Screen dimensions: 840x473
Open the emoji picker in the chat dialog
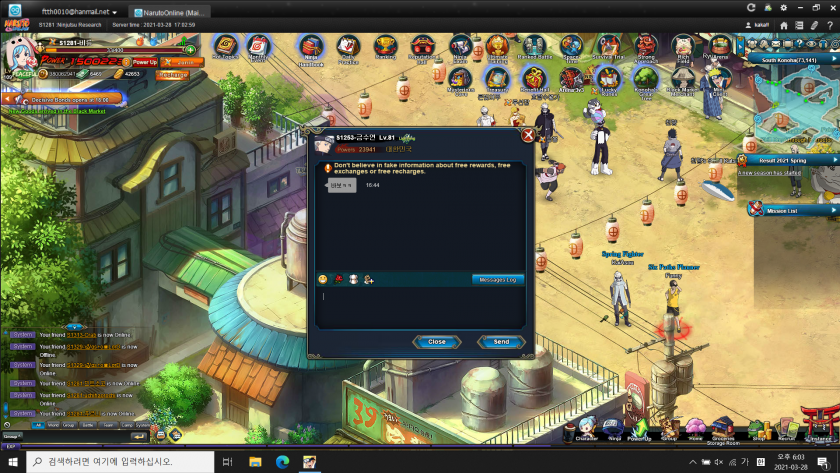coord(323,280)
